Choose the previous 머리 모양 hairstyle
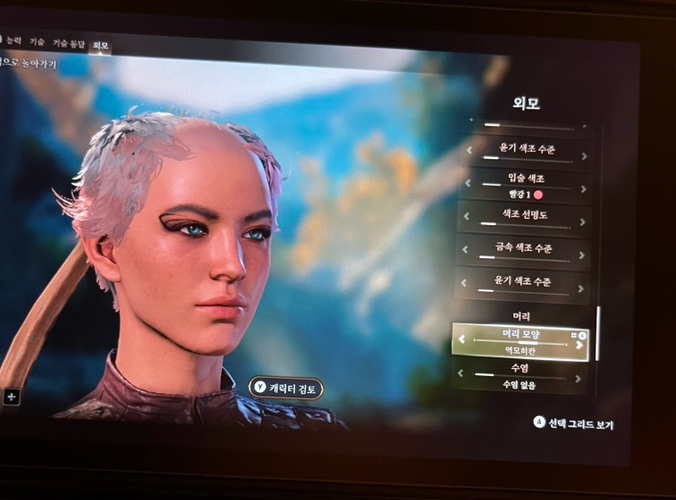The image size is (676, 500). (x=462, y=339)
